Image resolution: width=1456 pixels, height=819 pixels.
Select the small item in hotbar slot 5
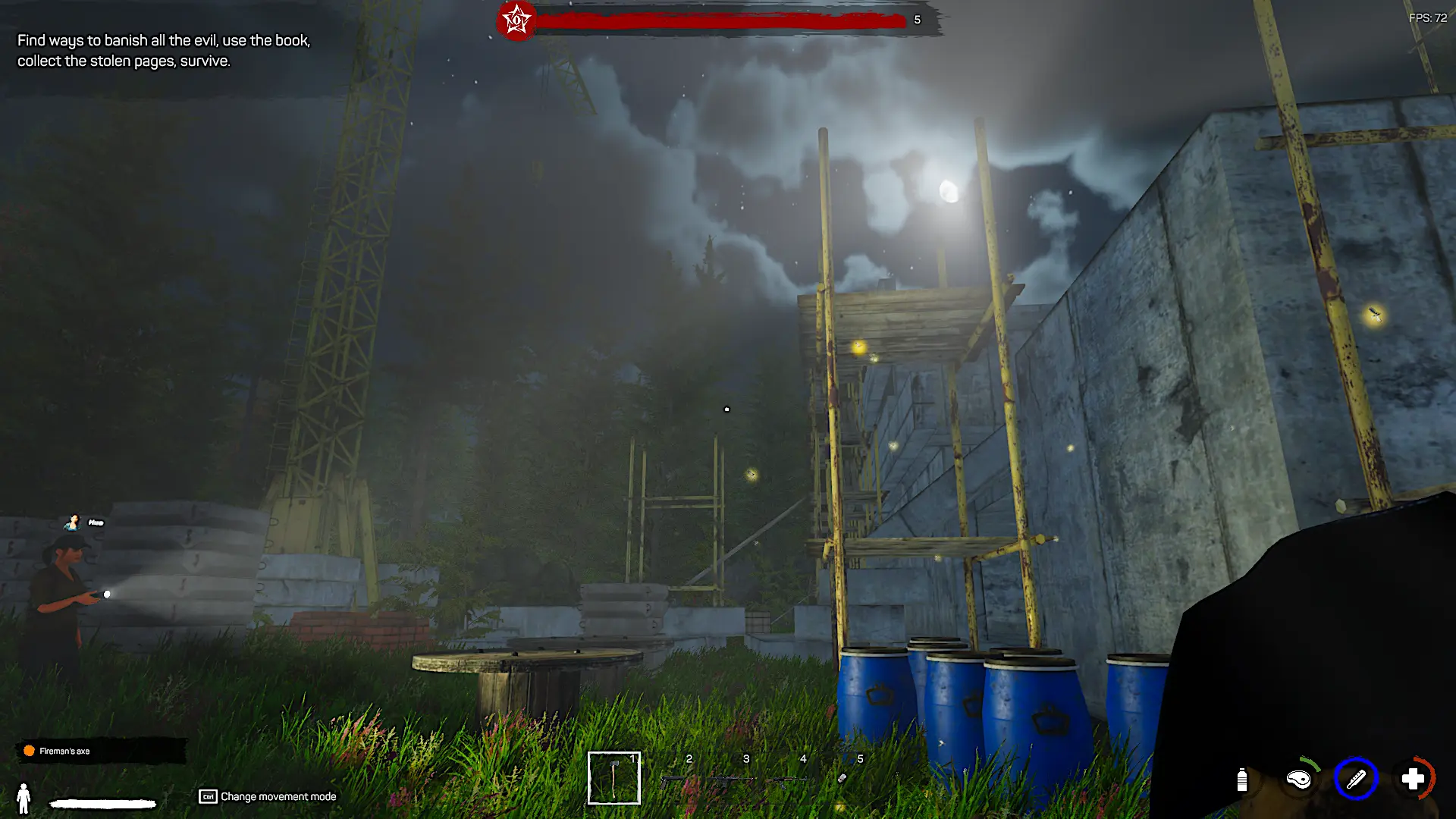tap(843, 778)
